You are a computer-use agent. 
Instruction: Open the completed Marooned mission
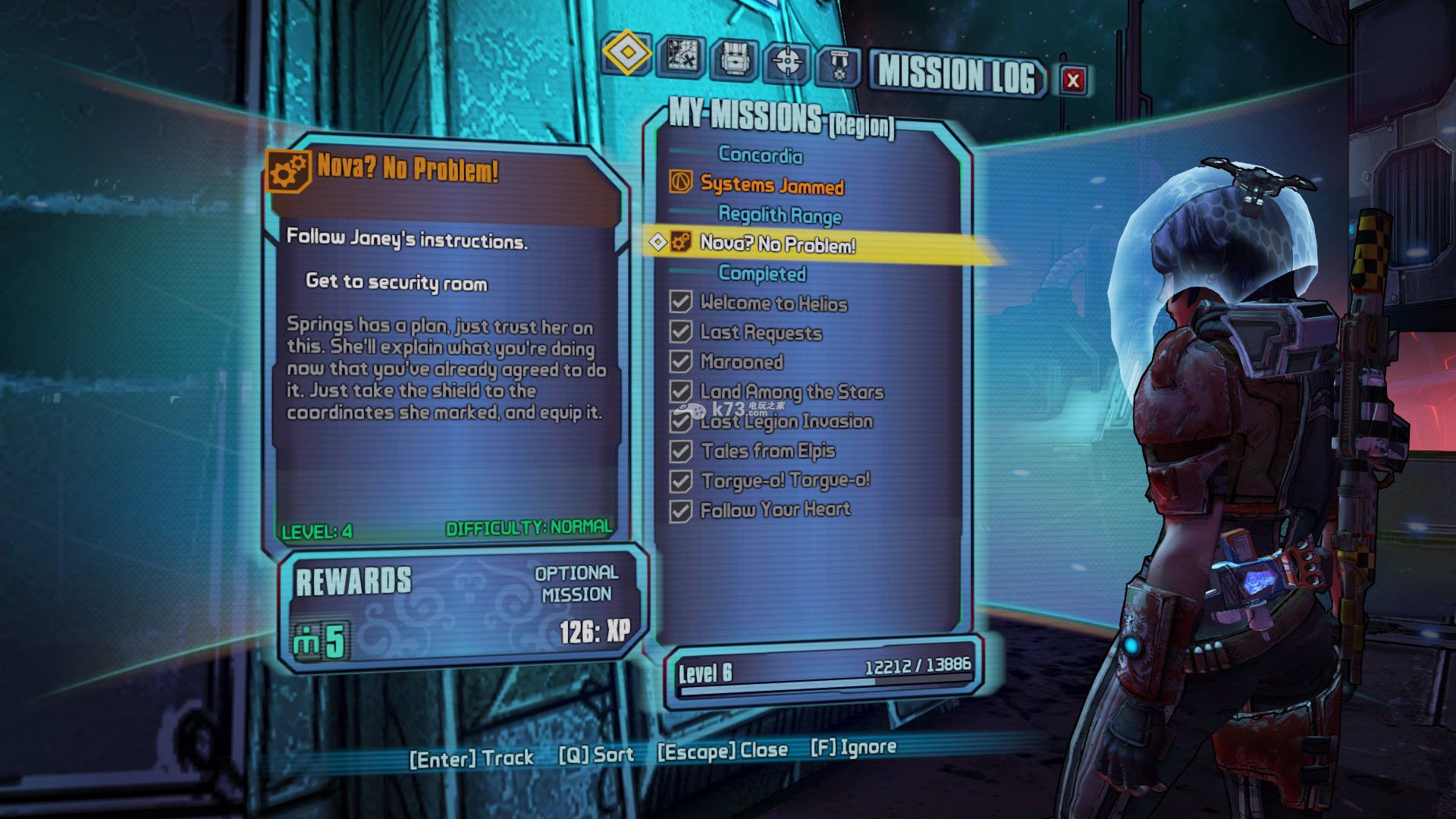pyautogui.click(x=742, y=362)
